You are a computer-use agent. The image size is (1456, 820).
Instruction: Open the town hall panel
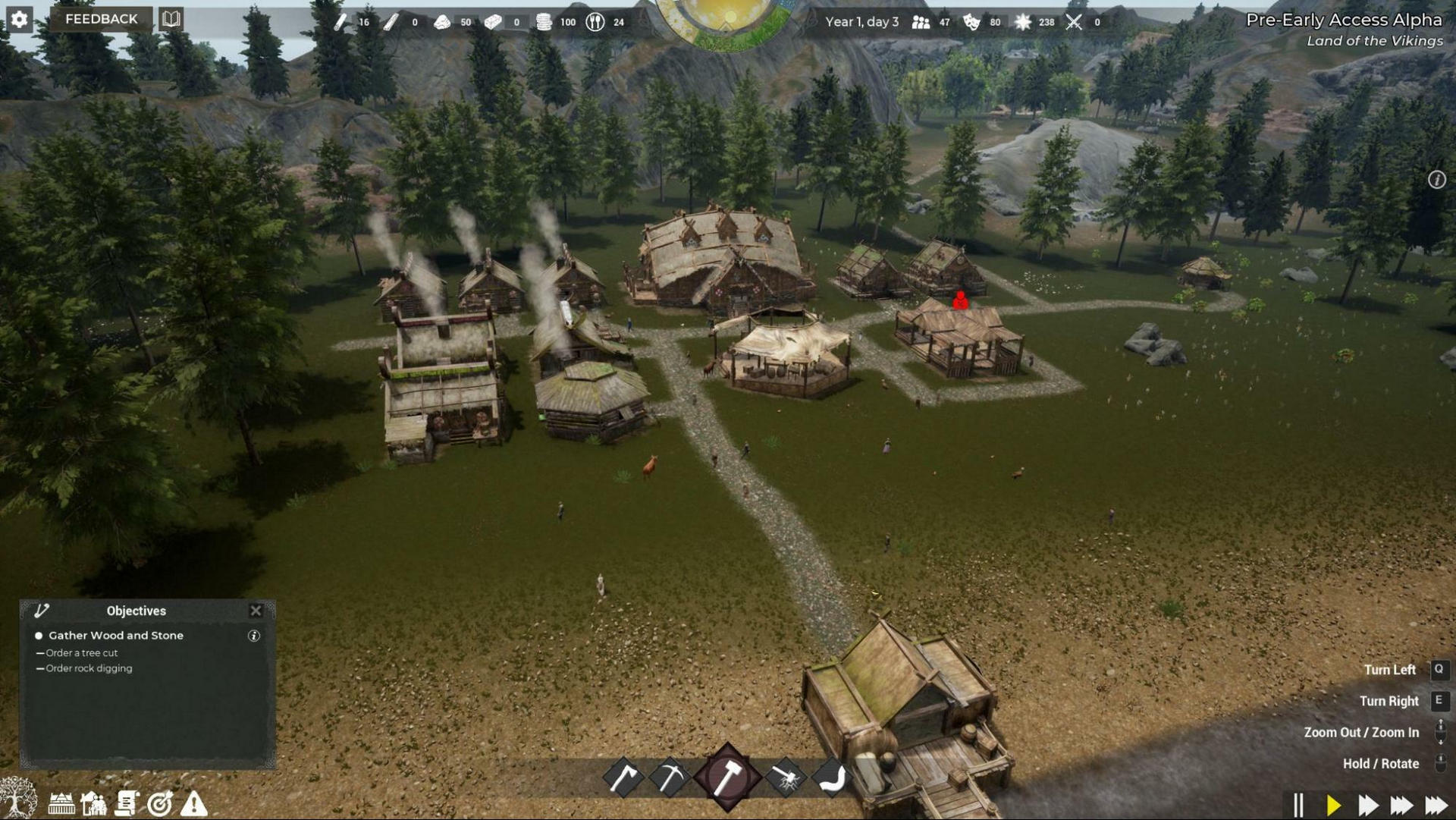(62, 803)
